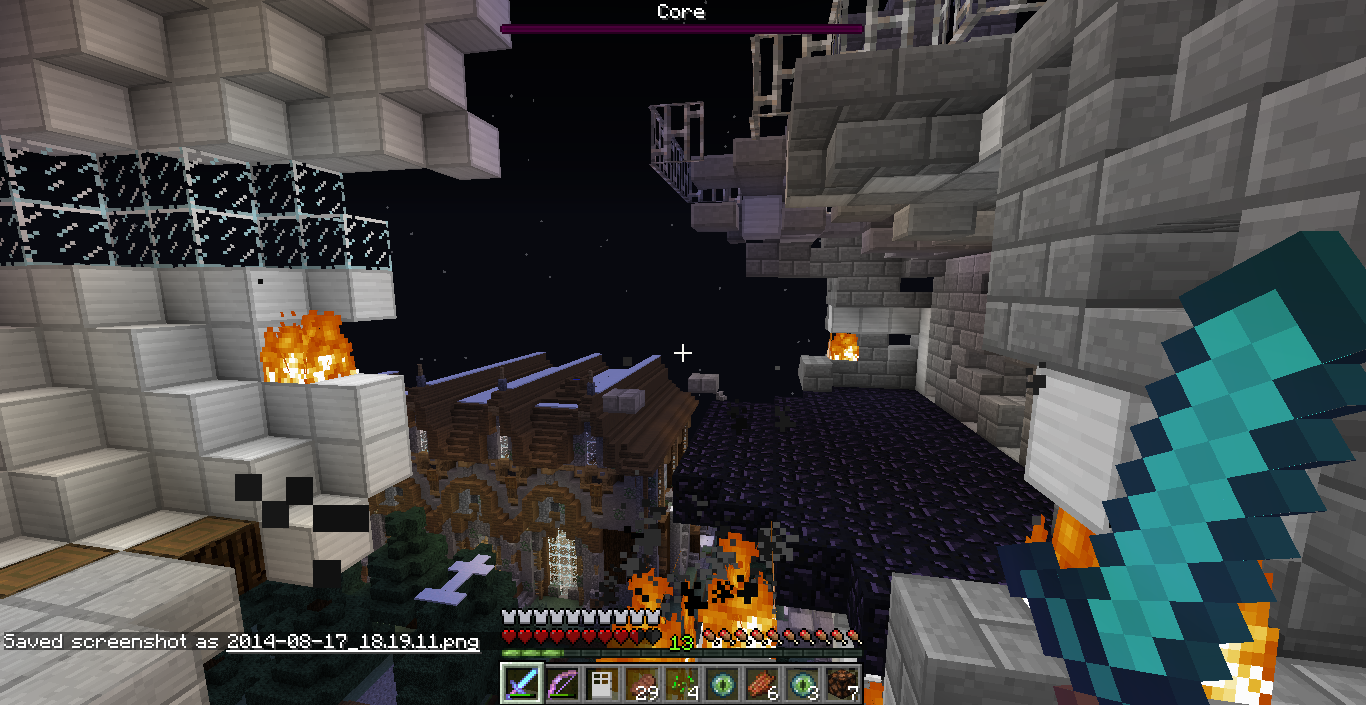Select the stack of 3 eyes of ender
The image size is (1366, 705).
(802, 684)
